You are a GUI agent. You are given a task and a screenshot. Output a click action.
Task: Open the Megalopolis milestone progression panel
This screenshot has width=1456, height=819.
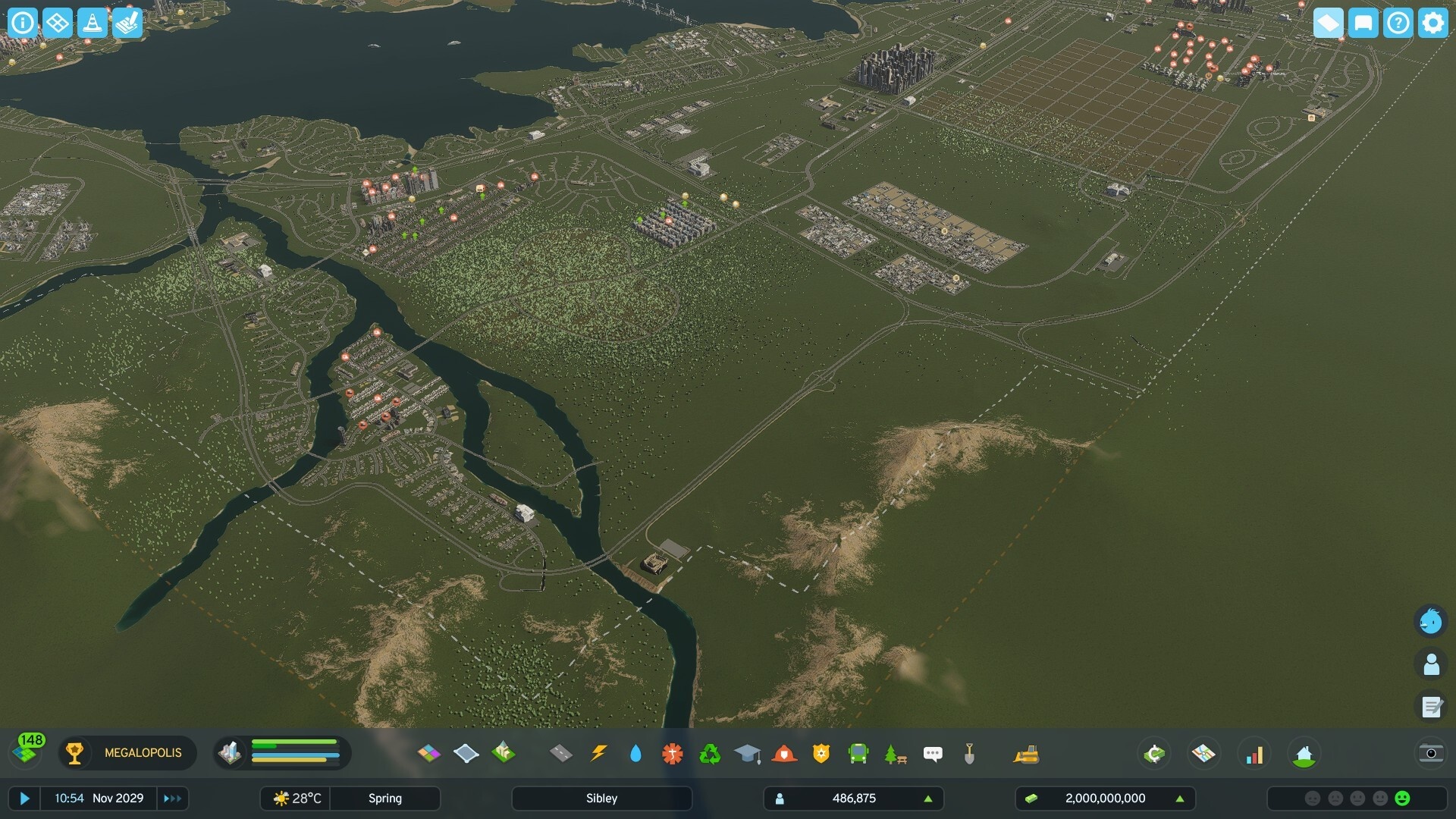pyautogui.click(x=127, y=753)
